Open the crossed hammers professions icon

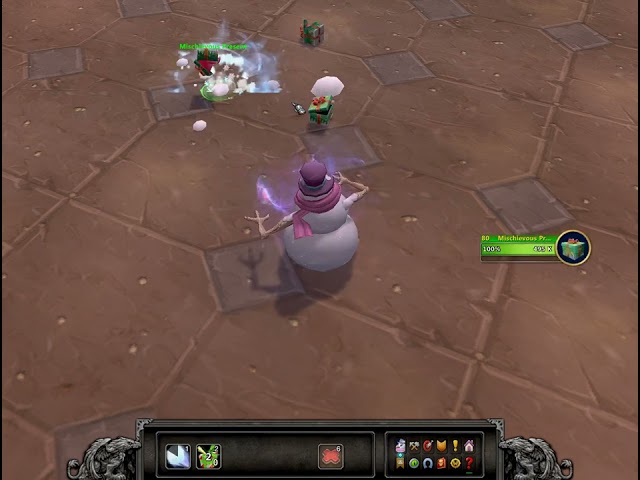tap(414, 446)
